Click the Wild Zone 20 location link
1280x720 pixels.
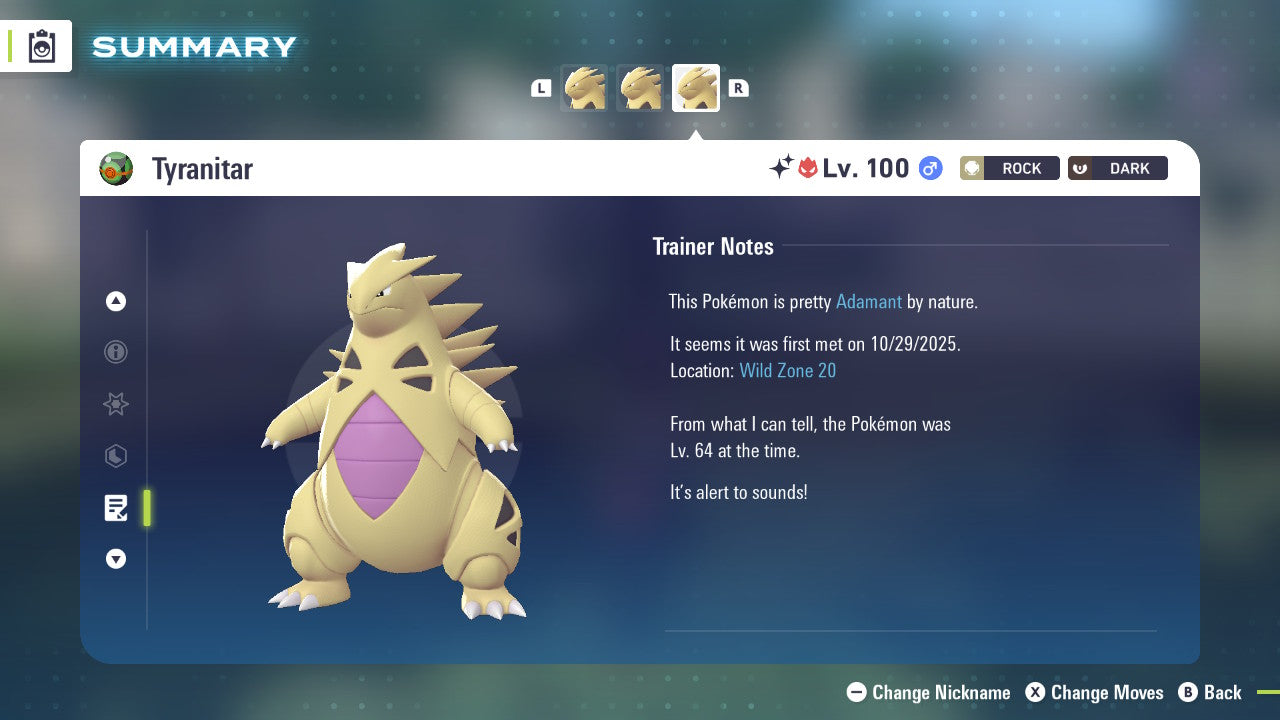coord(788,370)
